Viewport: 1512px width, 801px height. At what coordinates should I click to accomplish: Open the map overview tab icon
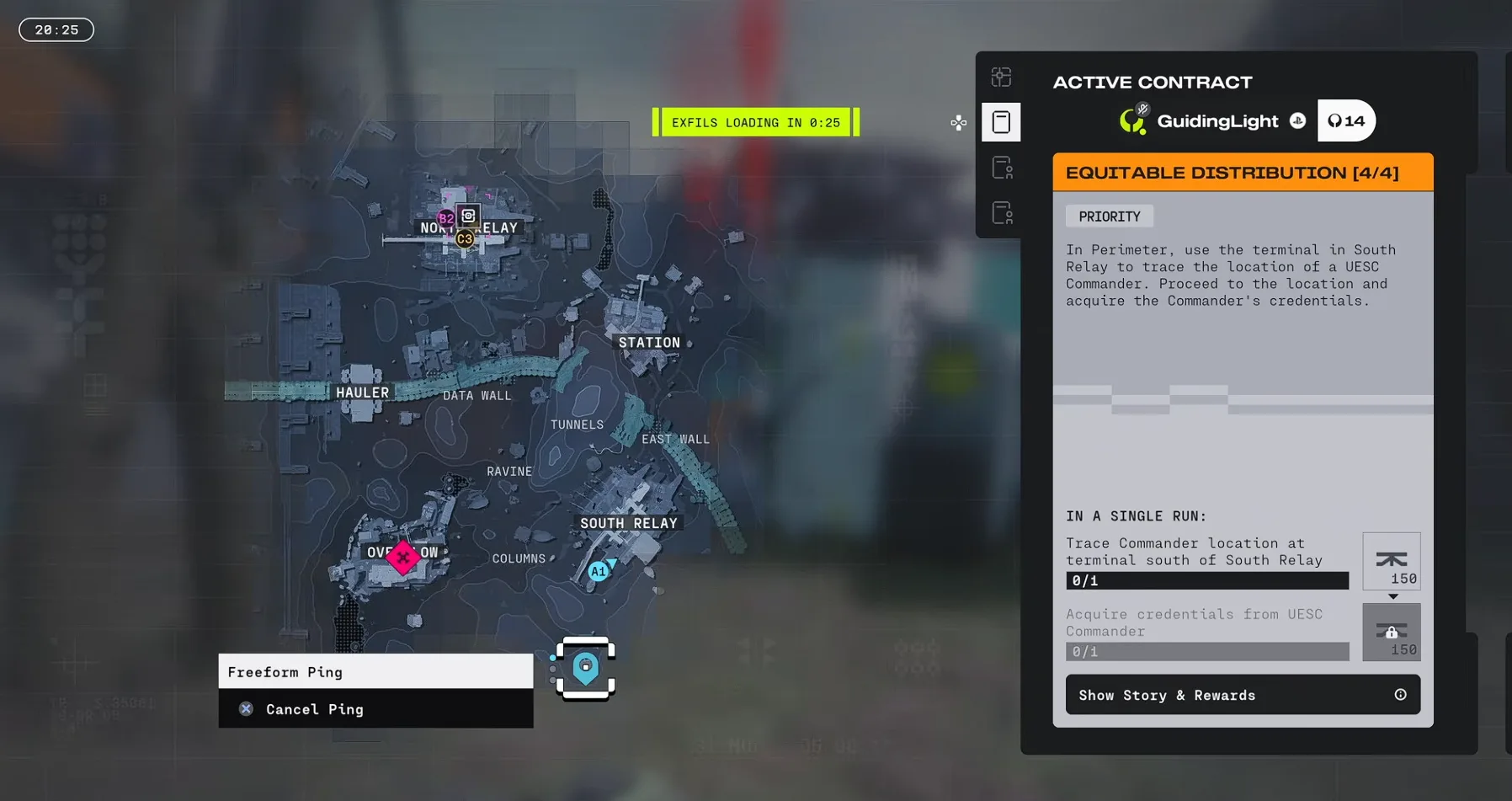pyautogui.click(x=1001, y=77)
